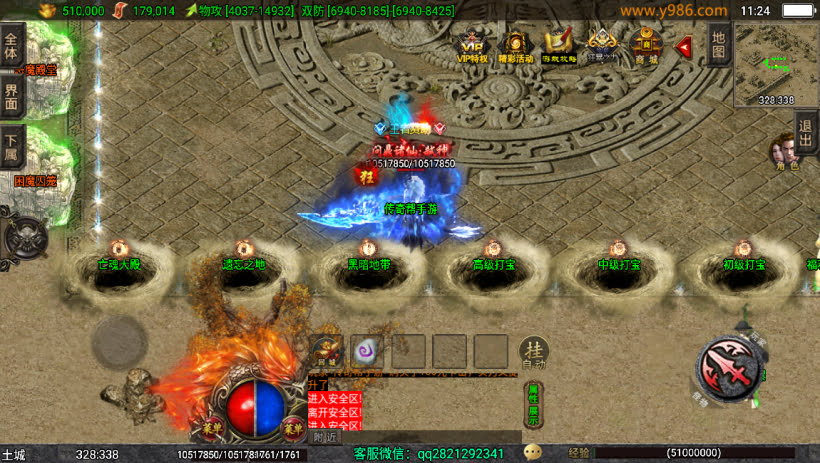Open the 精彩活动 events icon

[x=516, y=46]
